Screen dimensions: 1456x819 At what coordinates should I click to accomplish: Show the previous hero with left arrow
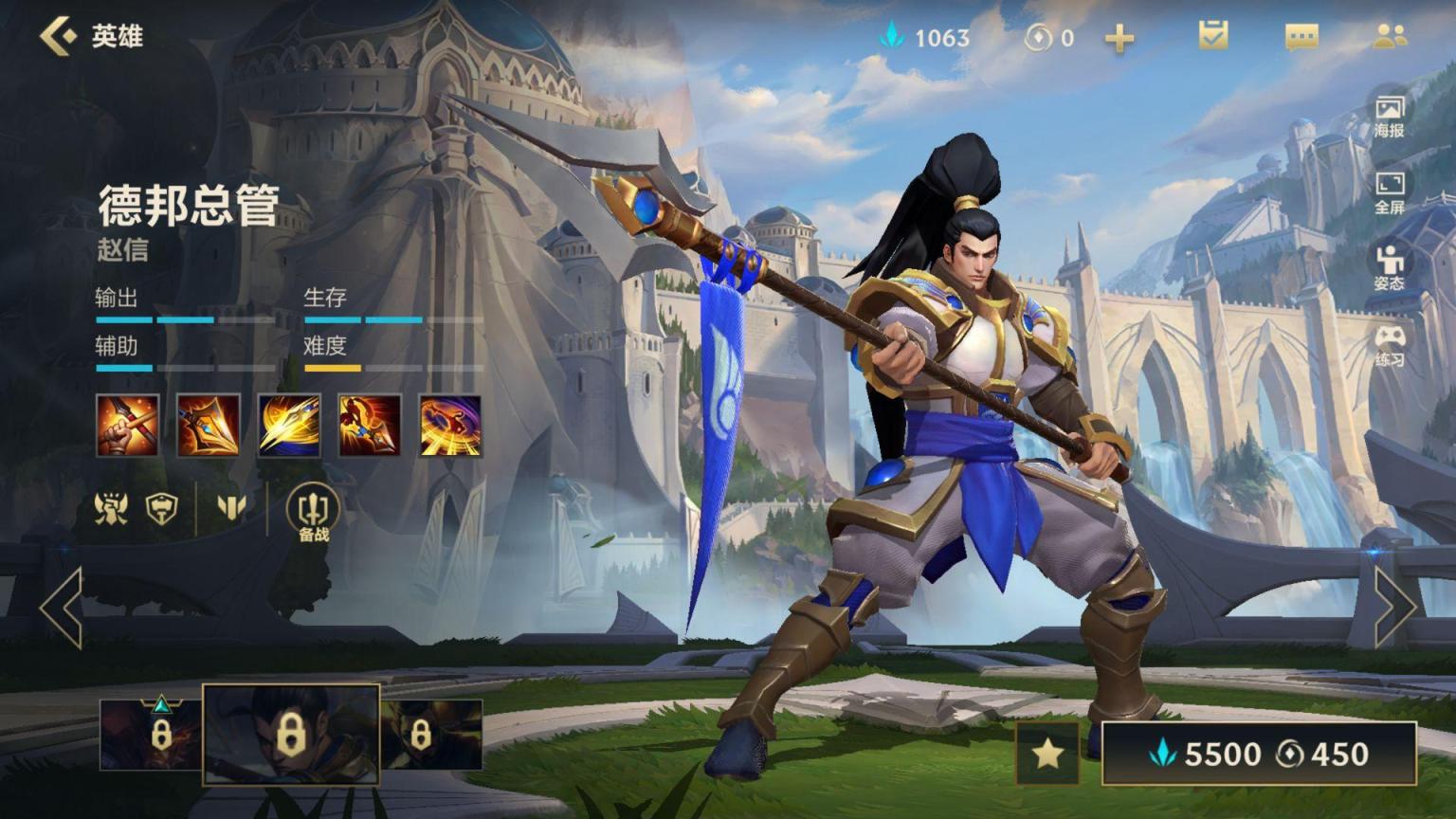click(62, 607)
